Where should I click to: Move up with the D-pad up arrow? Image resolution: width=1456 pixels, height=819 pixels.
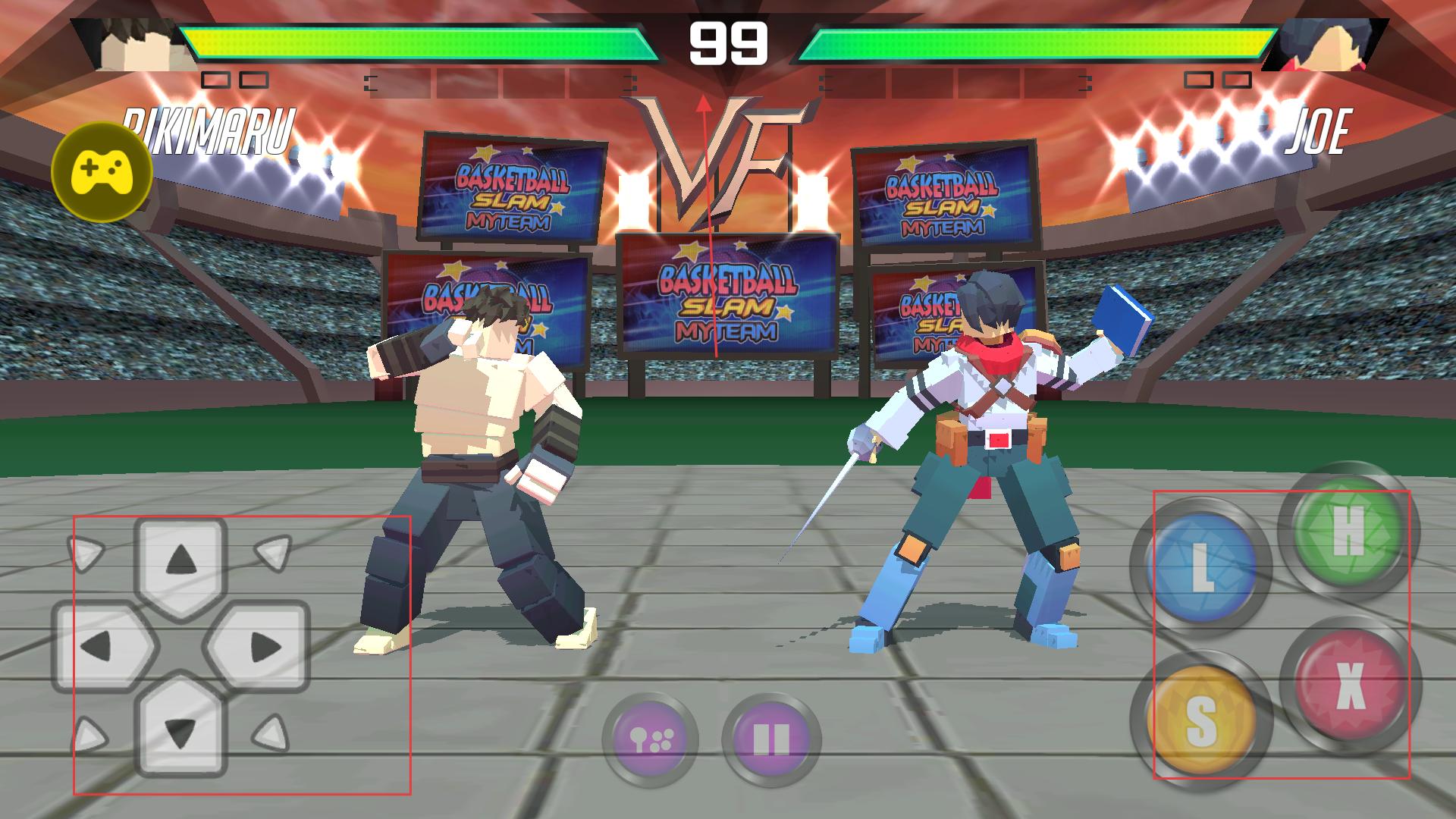[181, 560]
